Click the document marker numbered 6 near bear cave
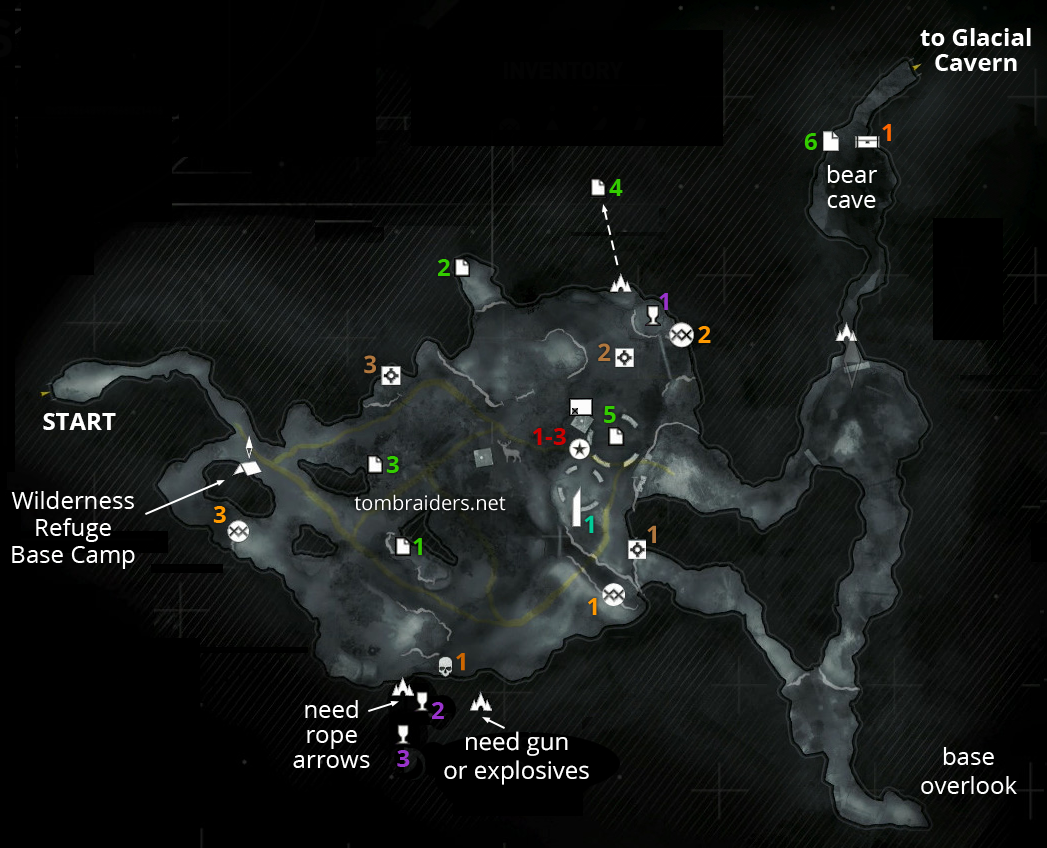Image resolution: width=1047 pixels, height=848 pixels. [x=831, y=141]
